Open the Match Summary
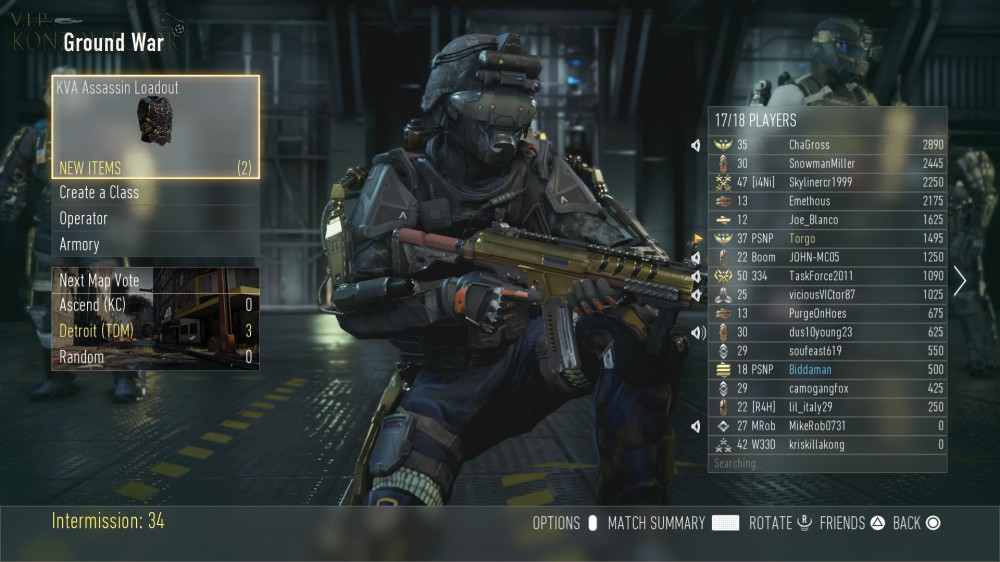The width and height of the screenshot is (1000, 562). [x=672, y=523]
